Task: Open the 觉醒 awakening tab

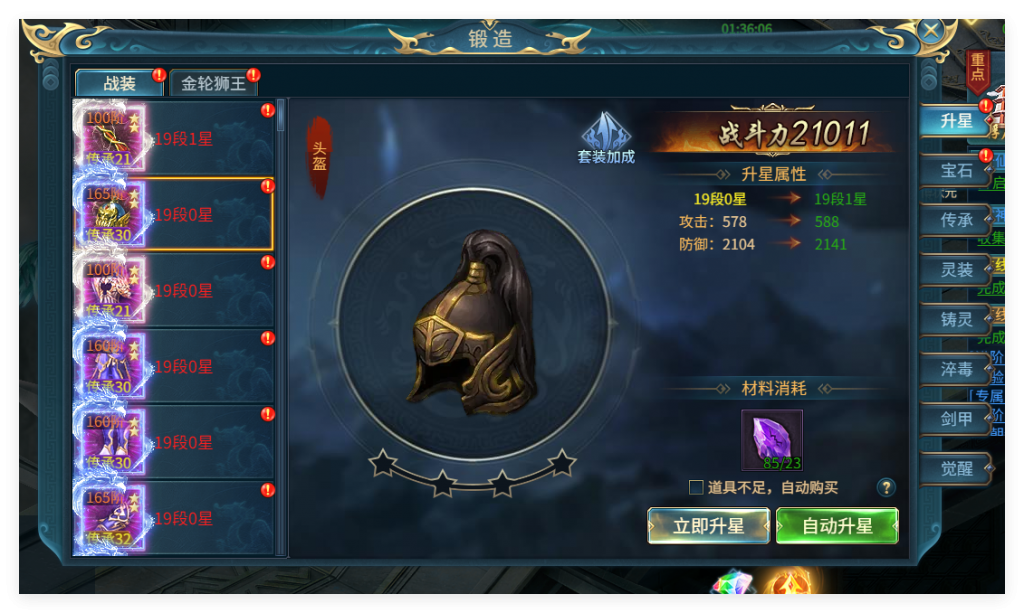Action: (956, 468)
